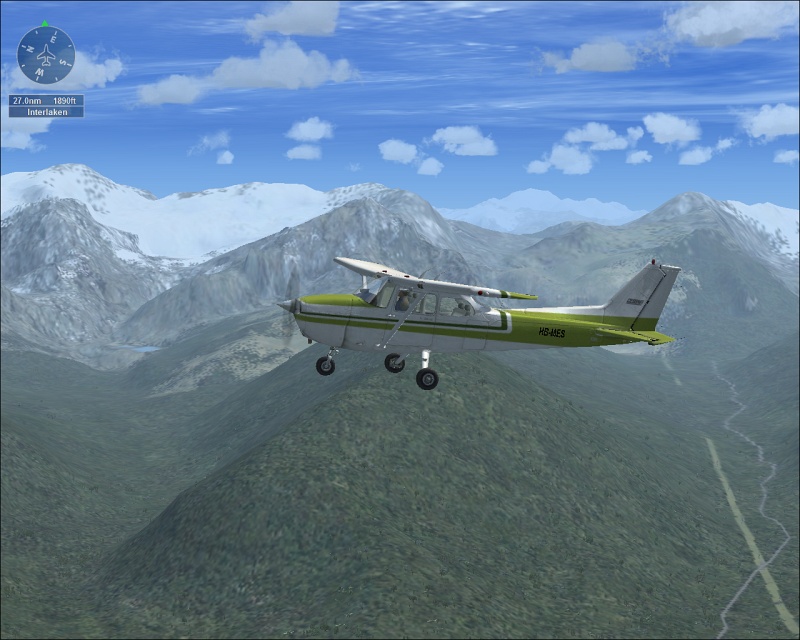Click the mission compass with airplane icon
Image resolution: width=800 pixels, height=640 pixels.
tap(46, 55)
